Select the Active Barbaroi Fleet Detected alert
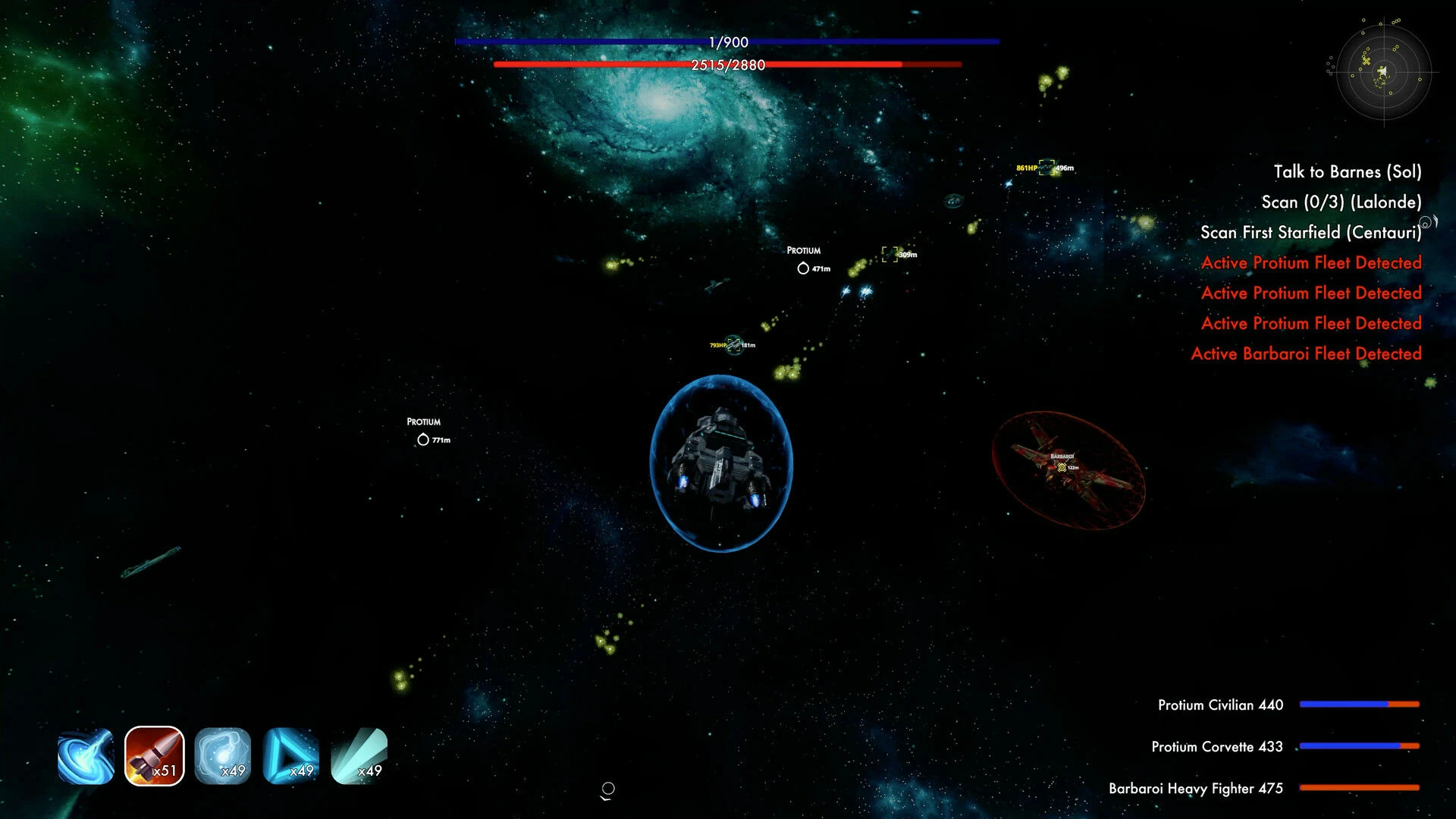 pyautogui.click(x=1306, y=354)
